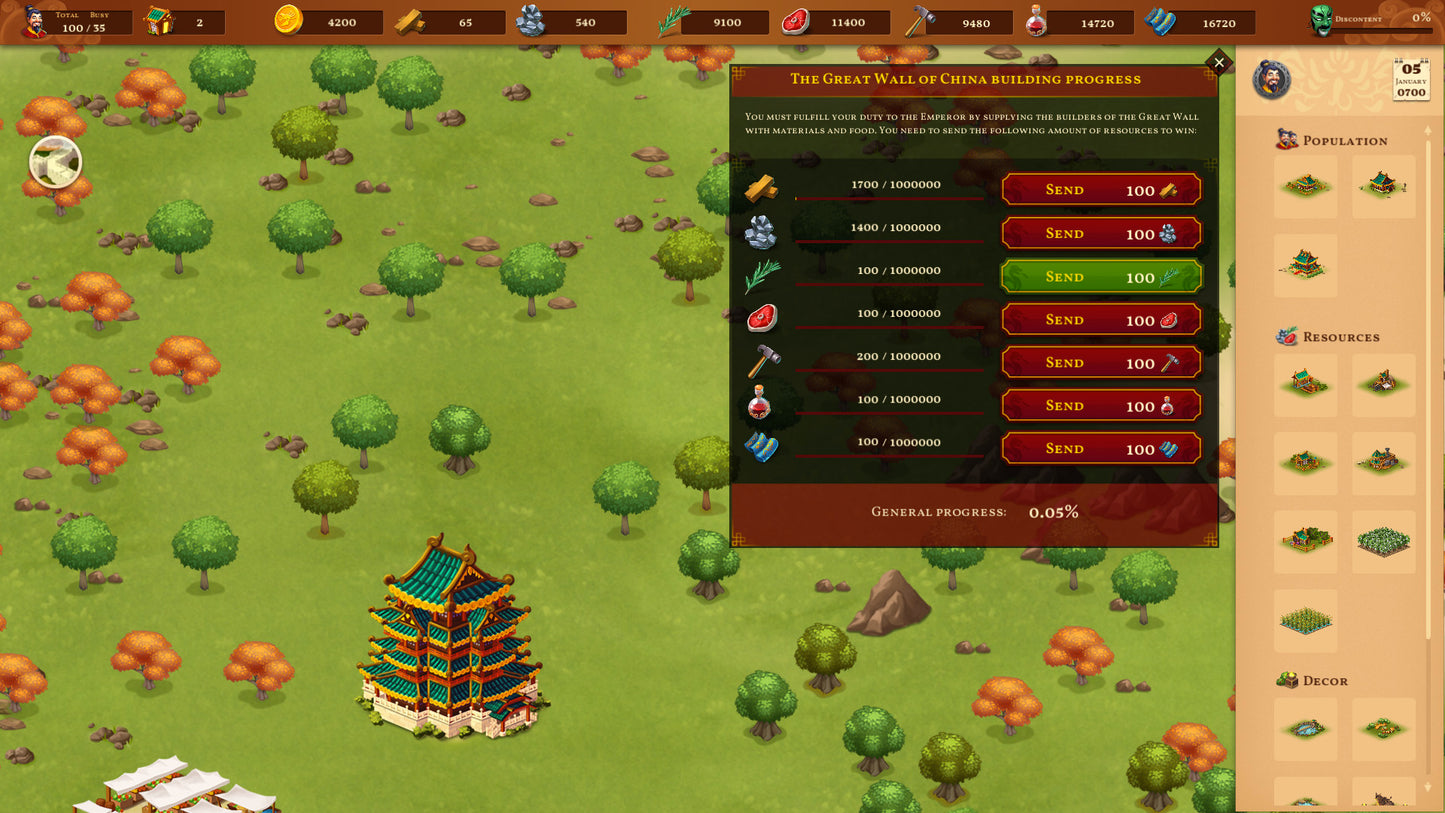The width and height of the screenshot is (1445, 813).
Task: Click the January 05 calendar date display
Action: 1411,80
